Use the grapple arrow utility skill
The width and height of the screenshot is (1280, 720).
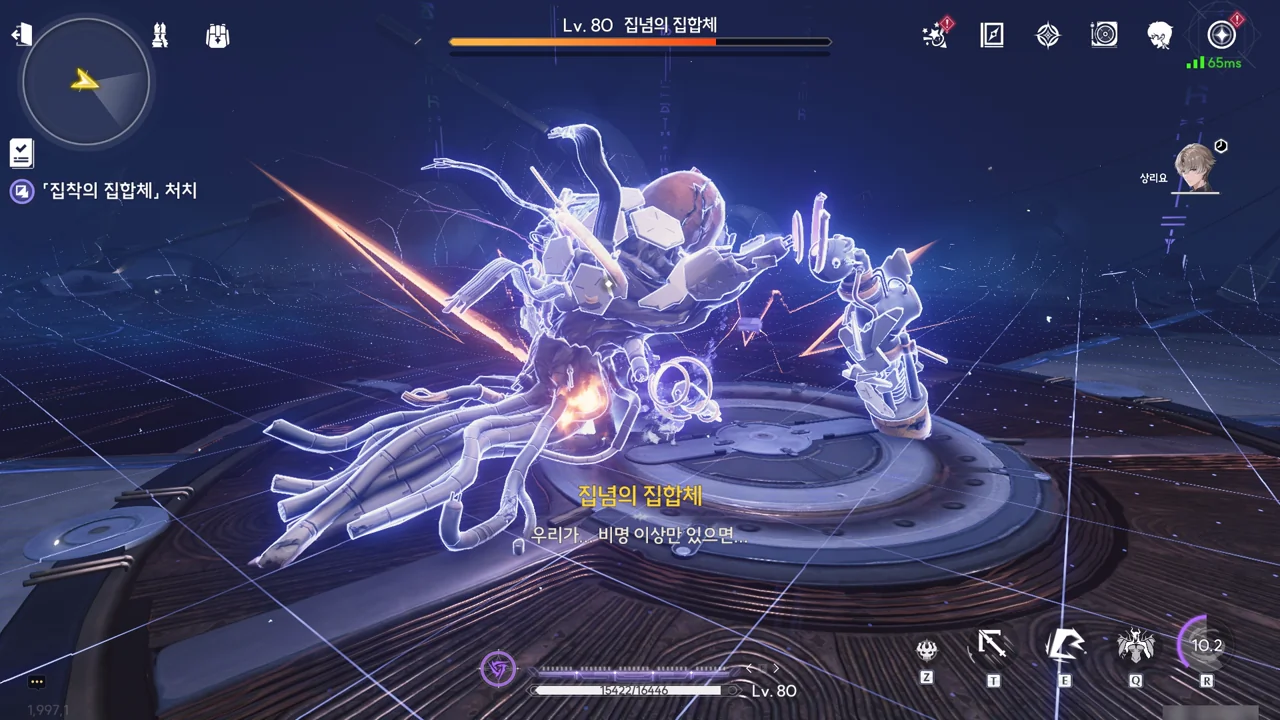coord(992,647)
